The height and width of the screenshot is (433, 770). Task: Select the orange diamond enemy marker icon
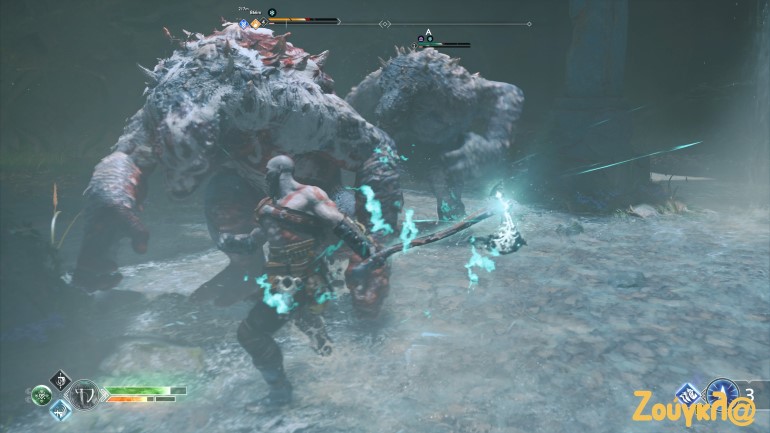click(x=256, y=22)
